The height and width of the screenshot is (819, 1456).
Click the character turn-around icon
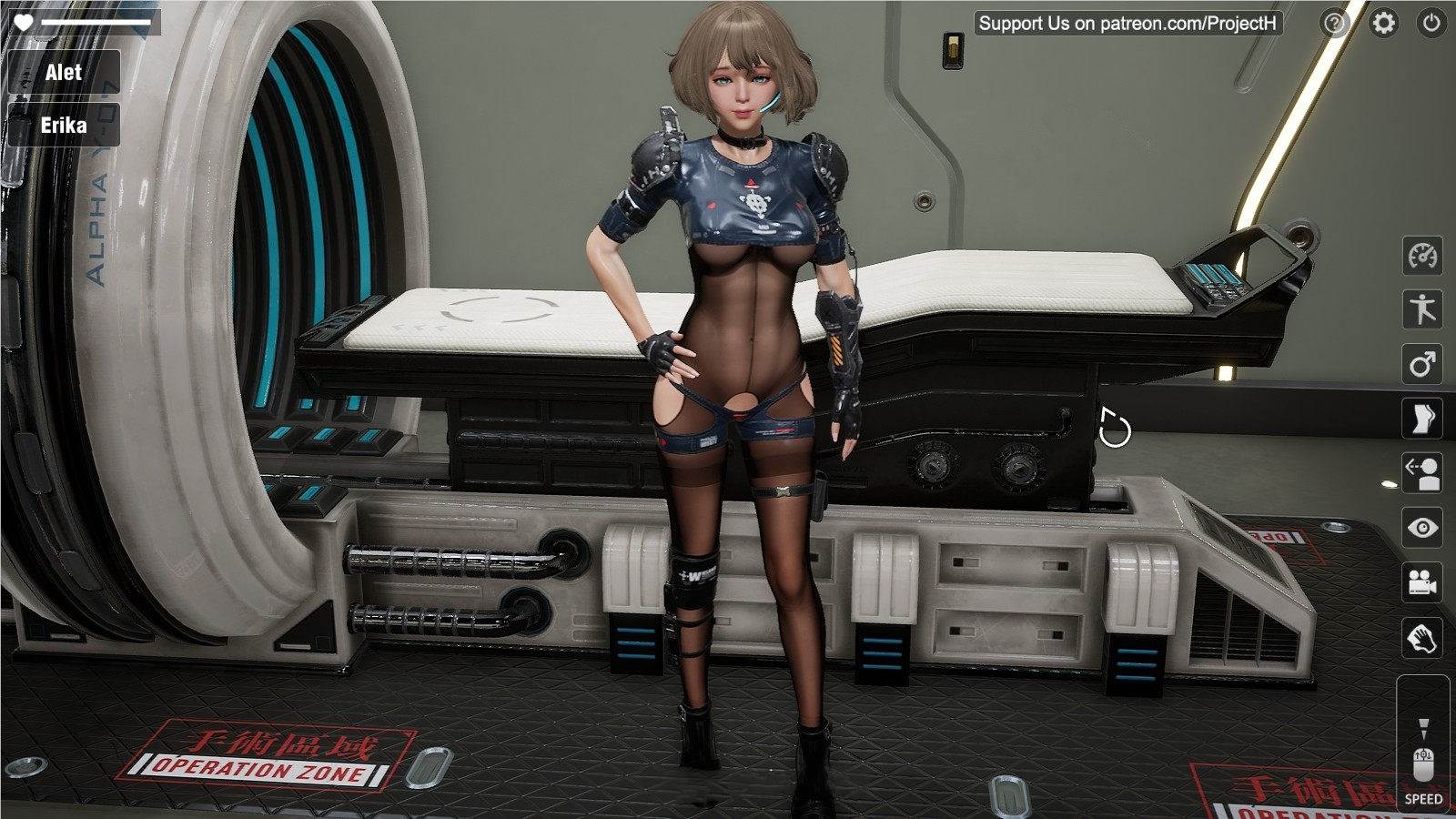(1424, 470)
